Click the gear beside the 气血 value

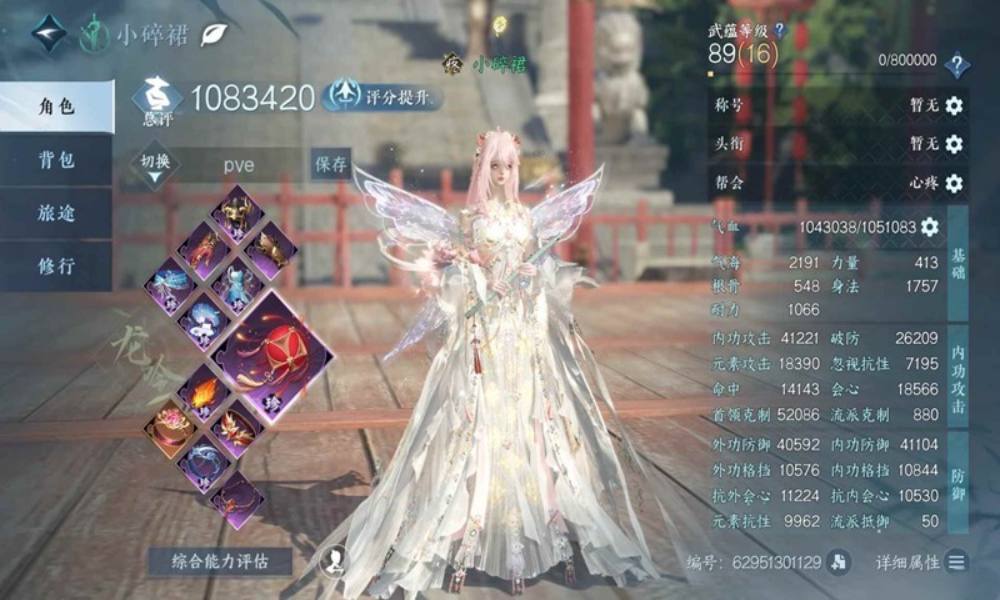coord(930,227)
